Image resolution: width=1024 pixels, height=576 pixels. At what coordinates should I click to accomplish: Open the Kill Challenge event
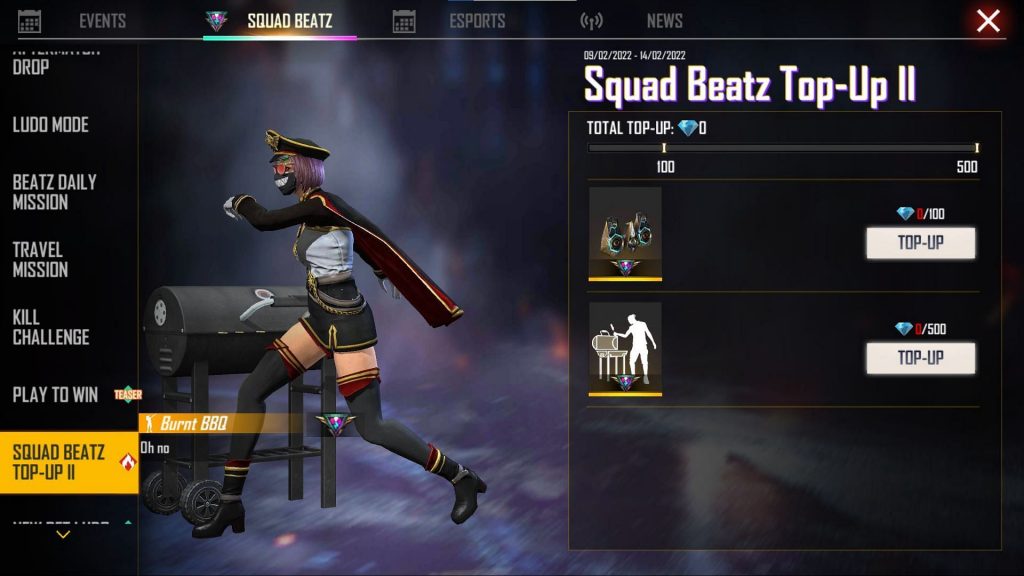pyautogui.click(x=51, y=327)
